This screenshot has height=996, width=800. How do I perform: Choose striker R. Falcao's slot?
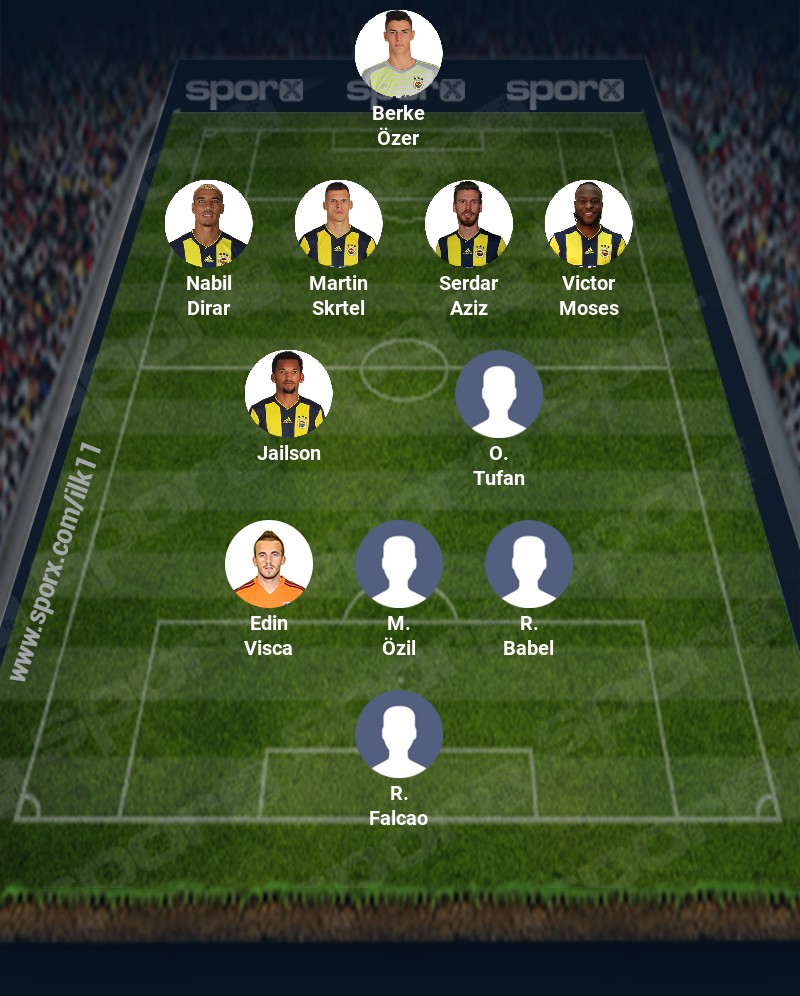pos(399,734)
